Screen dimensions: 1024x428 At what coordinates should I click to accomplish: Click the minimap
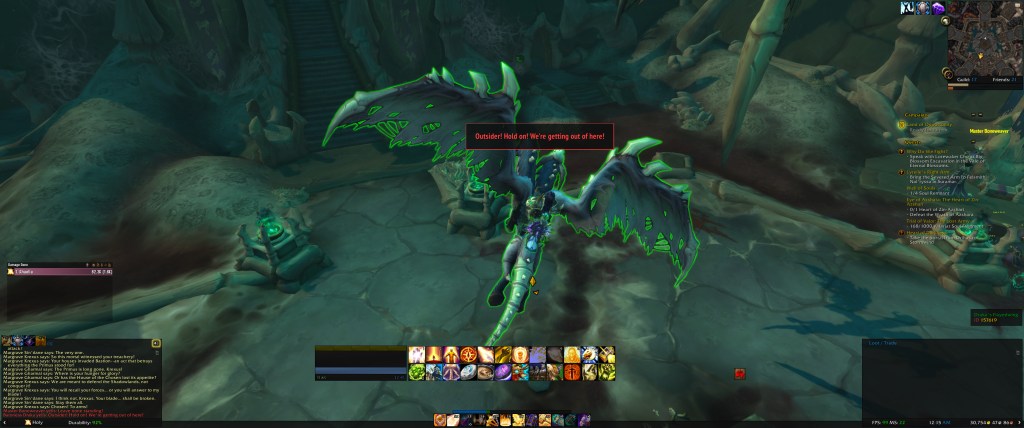pyautogui.click(x=985, y=43)
